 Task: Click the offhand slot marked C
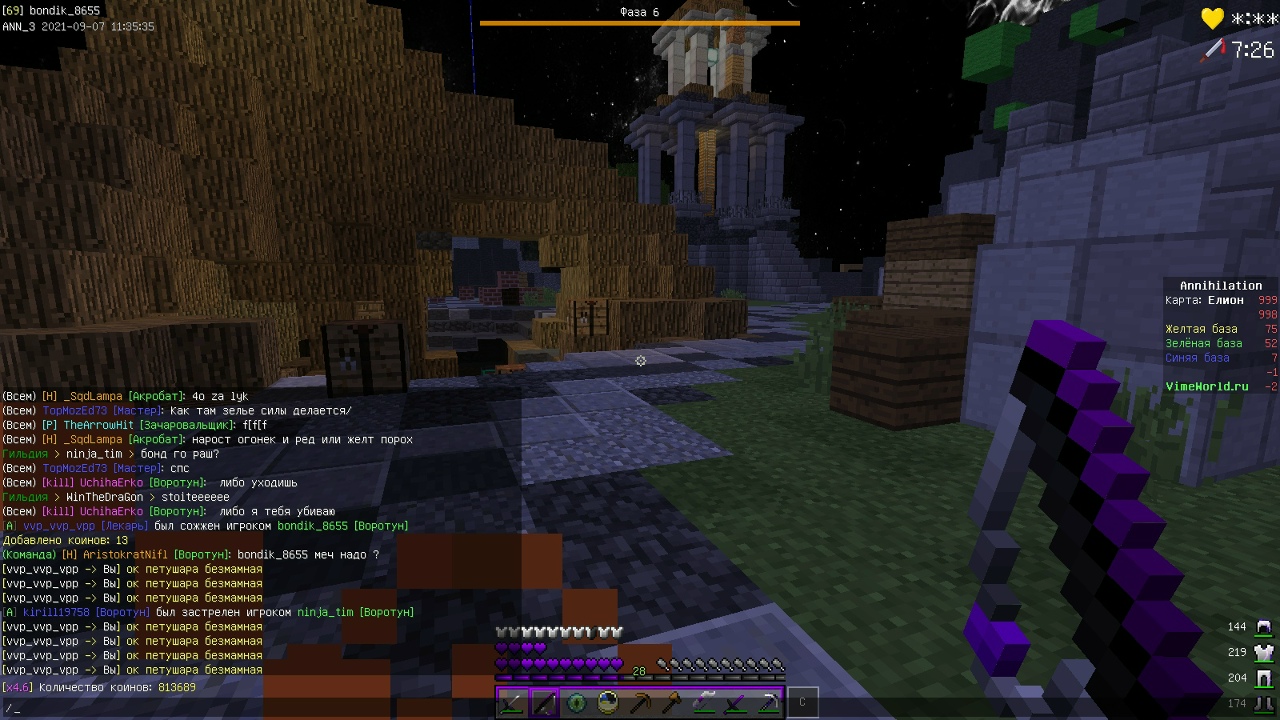coord(802,703)
